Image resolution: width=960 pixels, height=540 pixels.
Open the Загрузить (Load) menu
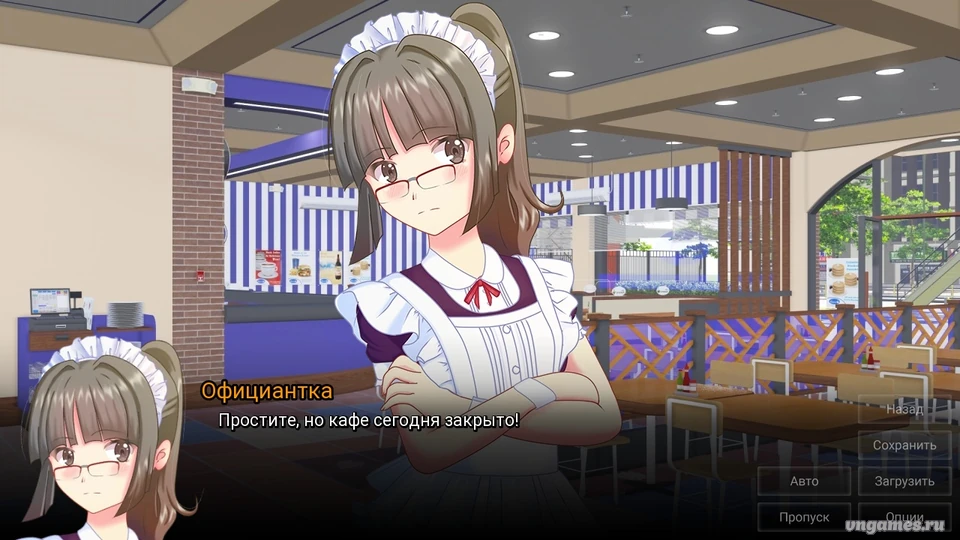pyautogui.click(x=904, y=481)
